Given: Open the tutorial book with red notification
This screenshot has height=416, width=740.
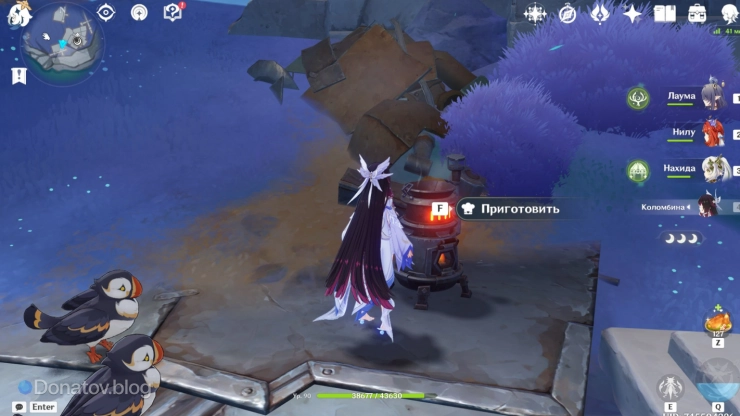Looking at the screenshot, I should point(172,12).
